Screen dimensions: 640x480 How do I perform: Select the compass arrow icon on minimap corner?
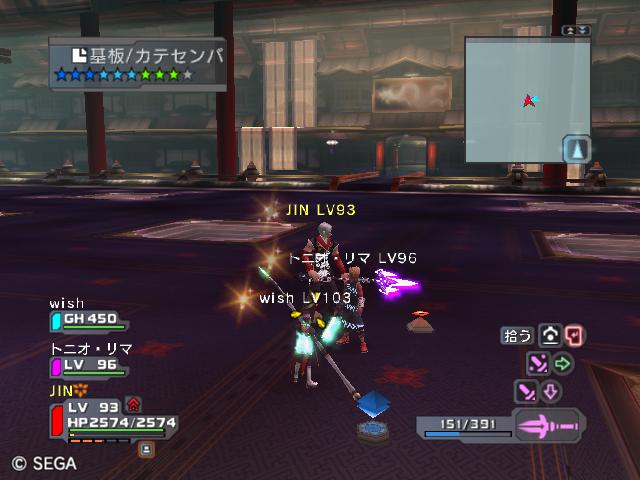pos(576,149)
